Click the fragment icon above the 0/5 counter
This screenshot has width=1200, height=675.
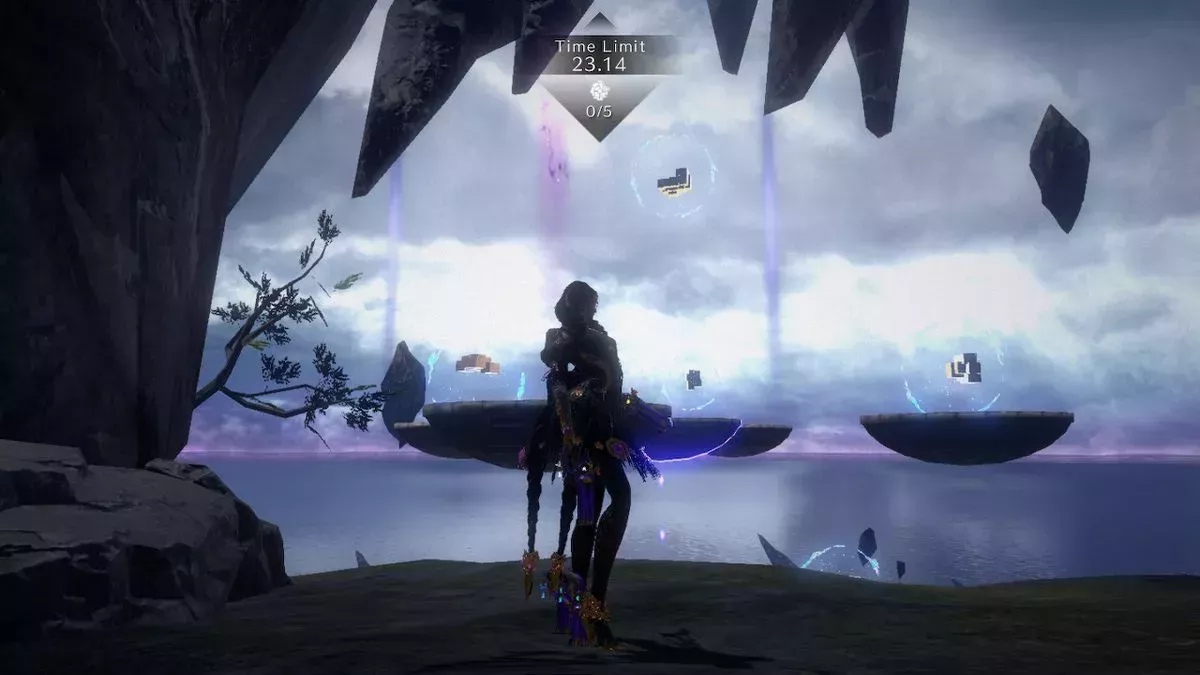pos(599,89)
